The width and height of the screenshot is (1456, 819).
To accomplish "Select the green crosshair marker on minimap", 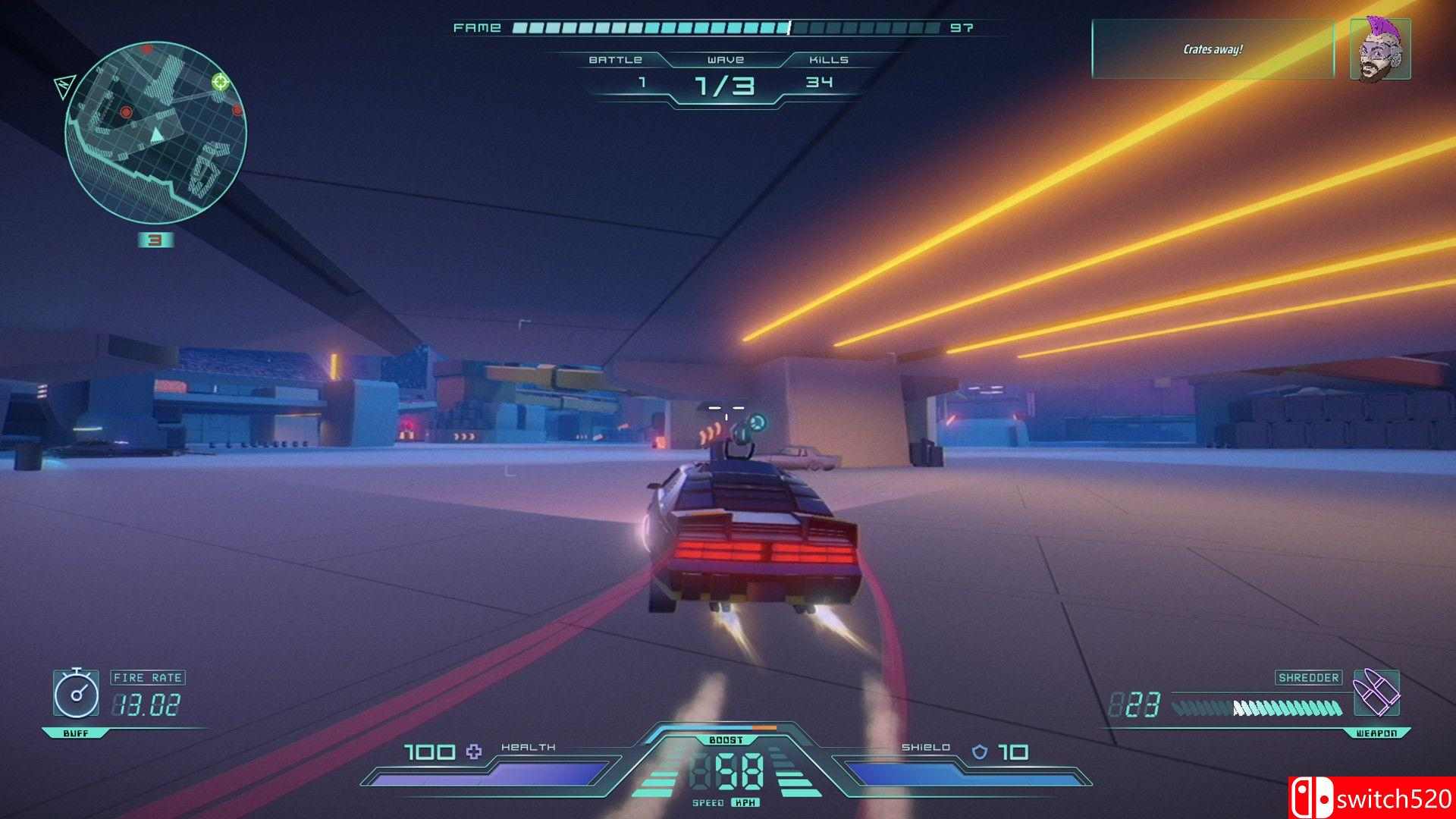I will 221,81.
